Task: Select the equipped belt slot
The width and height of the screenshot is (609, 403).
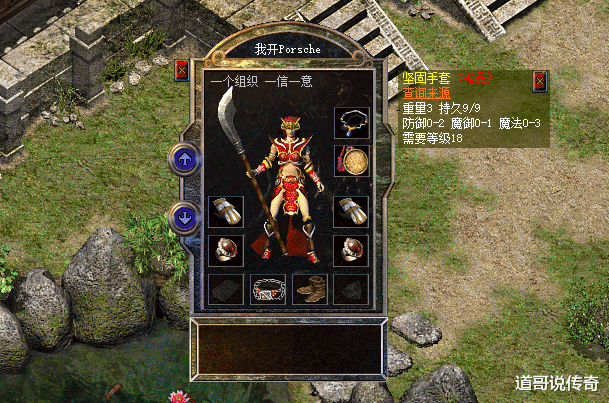Action: coord(267,289)
